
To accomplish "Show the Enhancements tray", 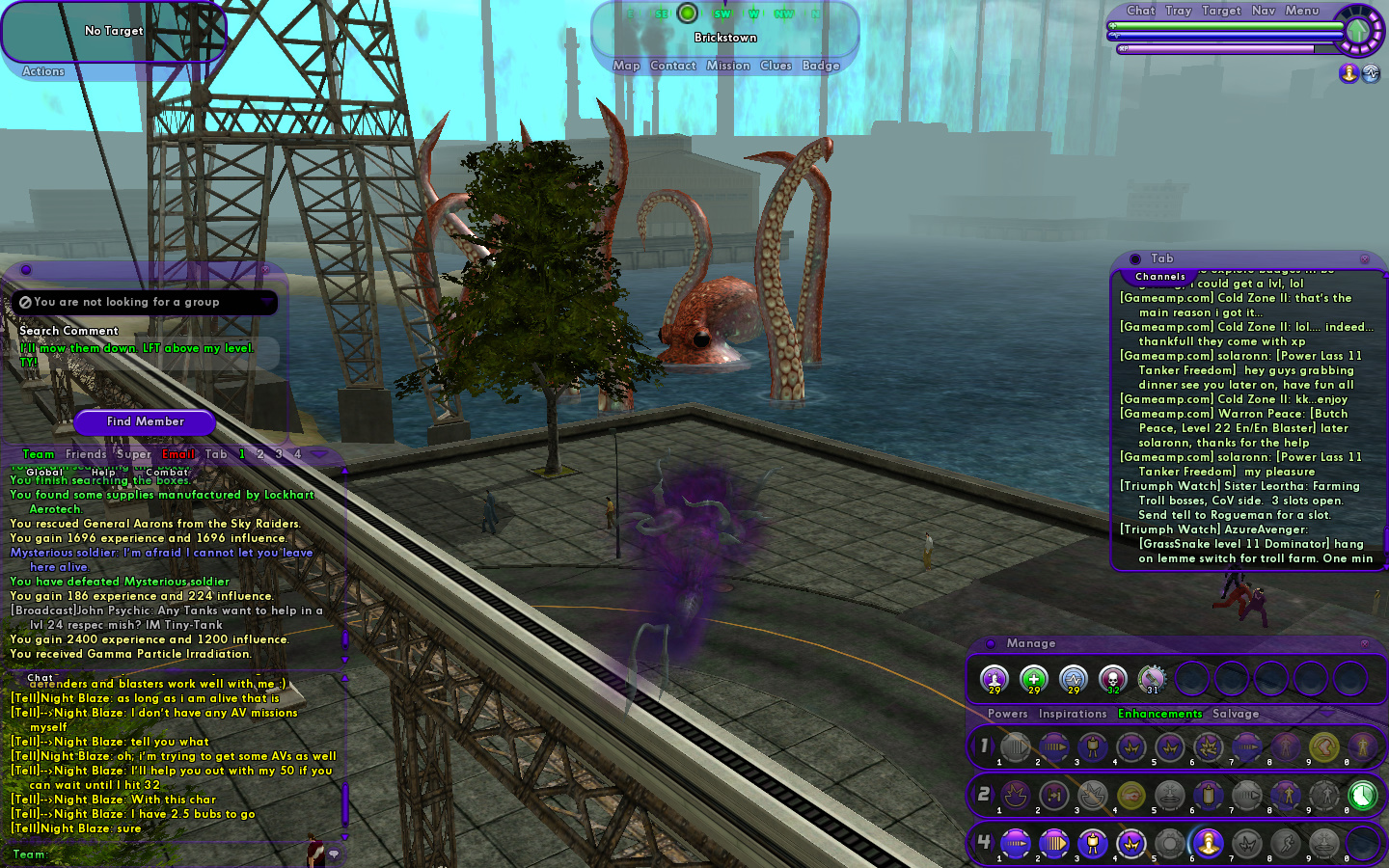I will tap(1159, 714).
